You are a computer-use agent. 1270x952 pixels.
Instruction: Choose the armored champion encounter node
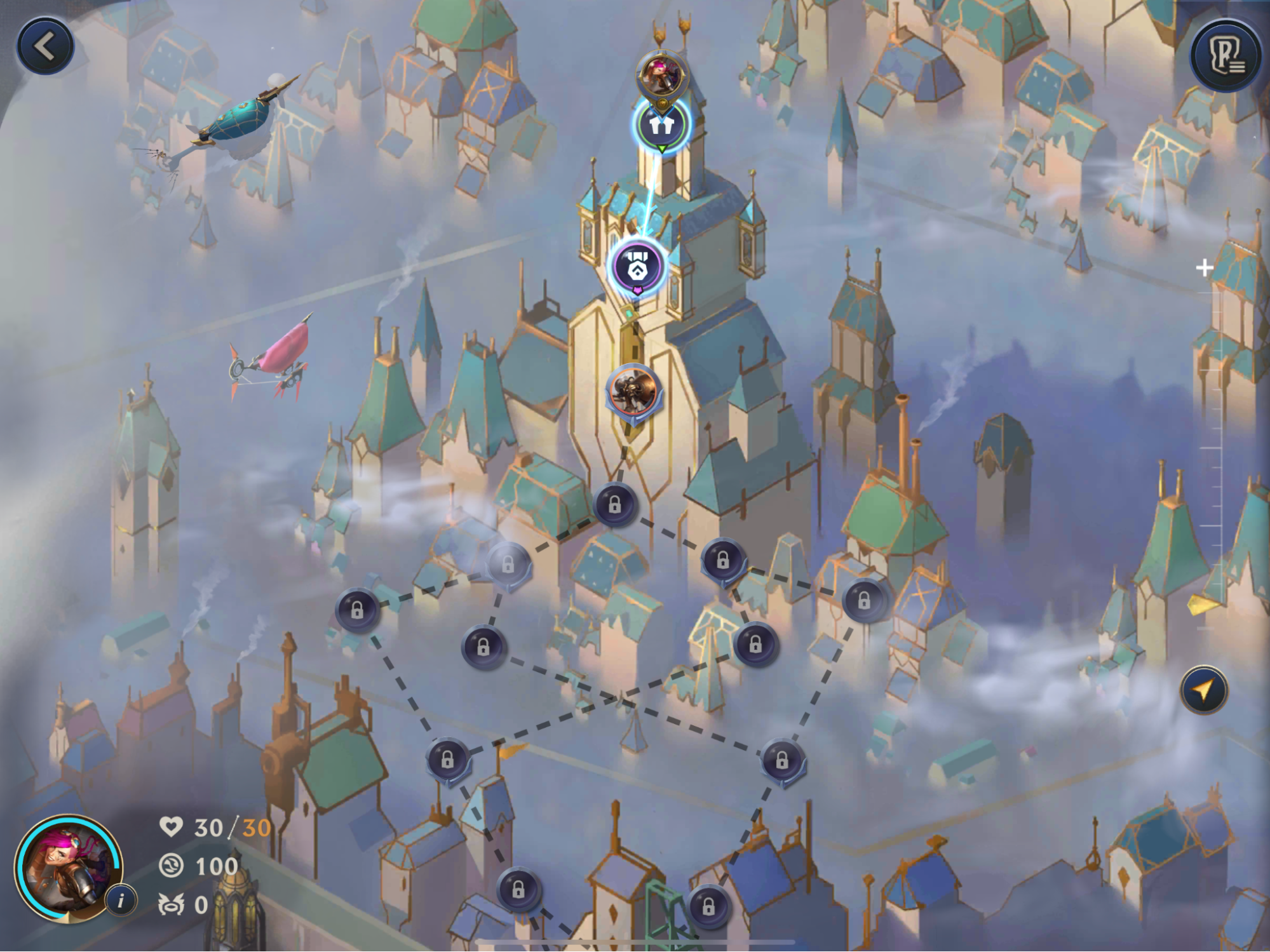click(633, 391)
